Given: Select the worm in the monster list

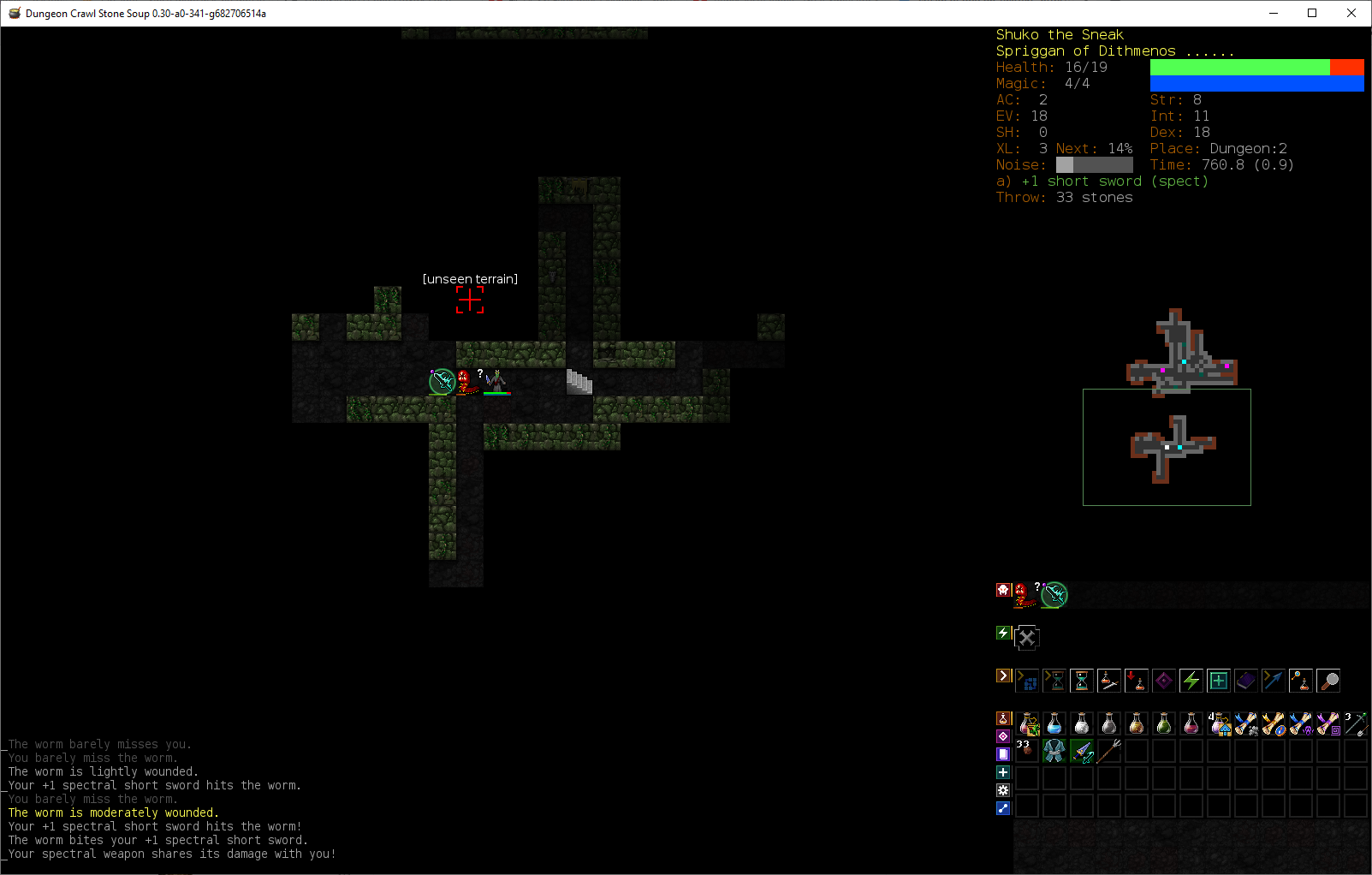Looking at the screenshot, I should (1022, 594).
